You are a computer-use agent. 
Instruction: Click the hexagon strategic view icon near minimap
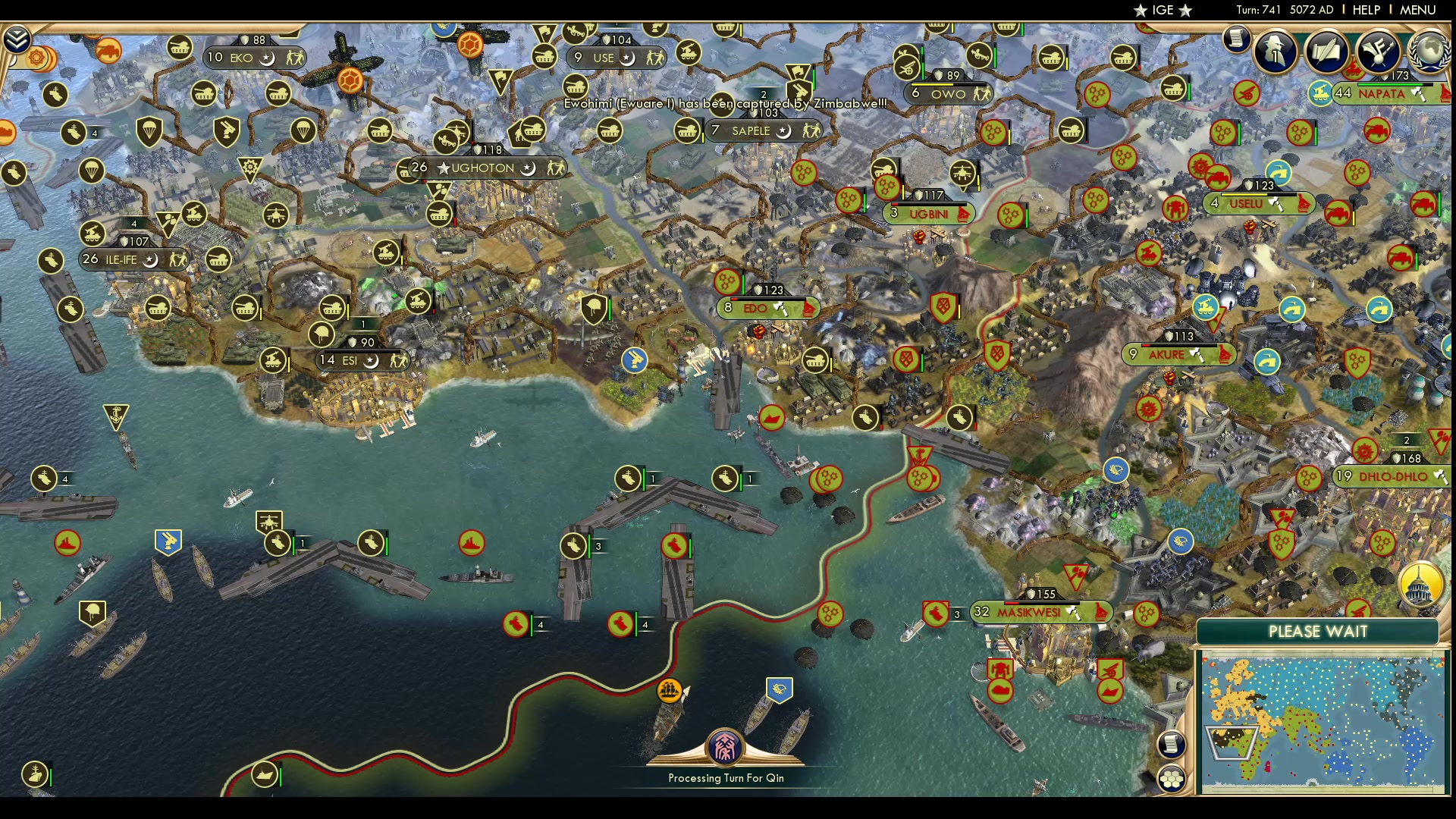[1171, 777]
